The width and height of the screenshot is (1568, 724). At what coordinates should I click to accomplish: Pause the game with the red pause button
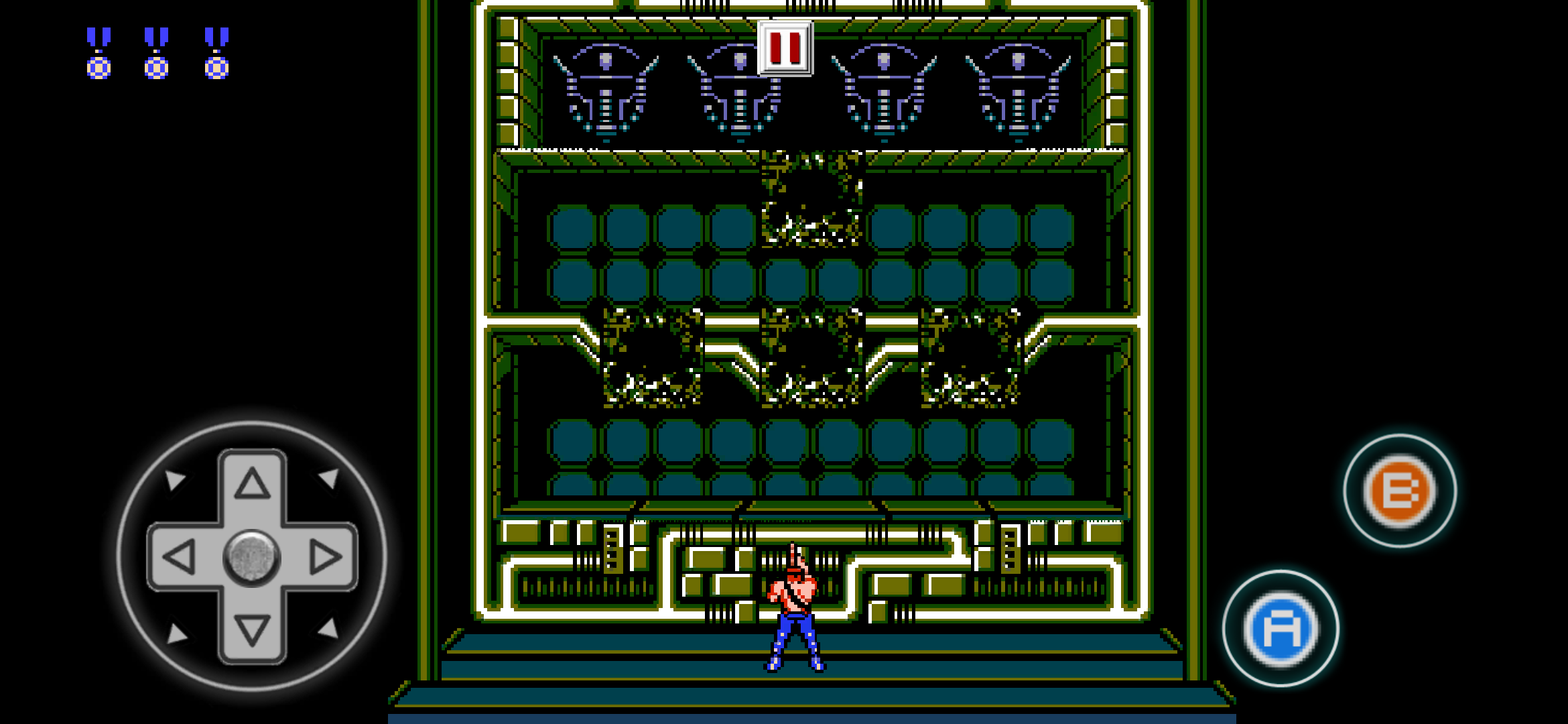click(785, 48)
